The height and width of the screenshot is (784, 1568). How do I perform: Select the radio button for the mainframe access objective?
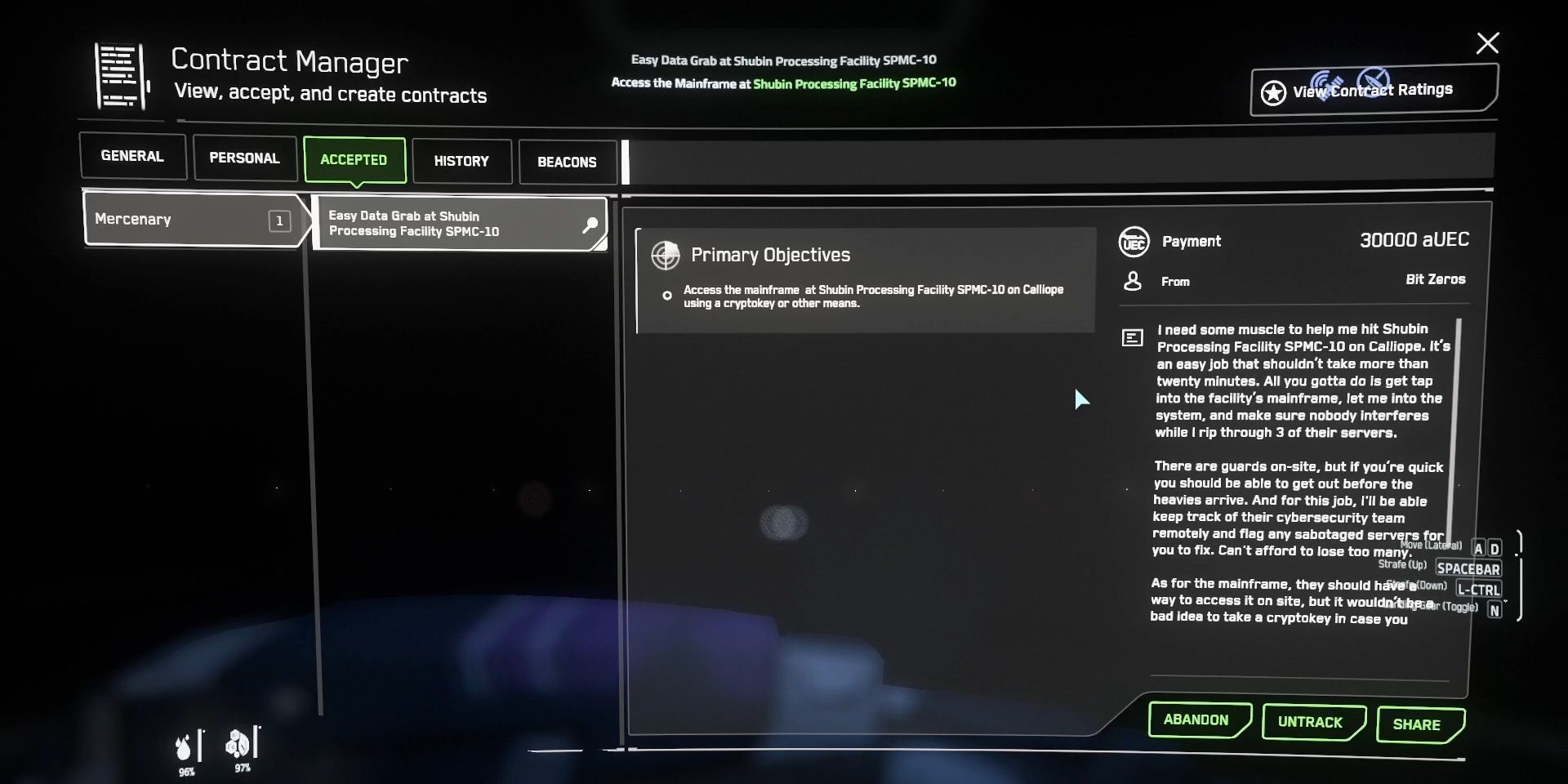(667, 296)
